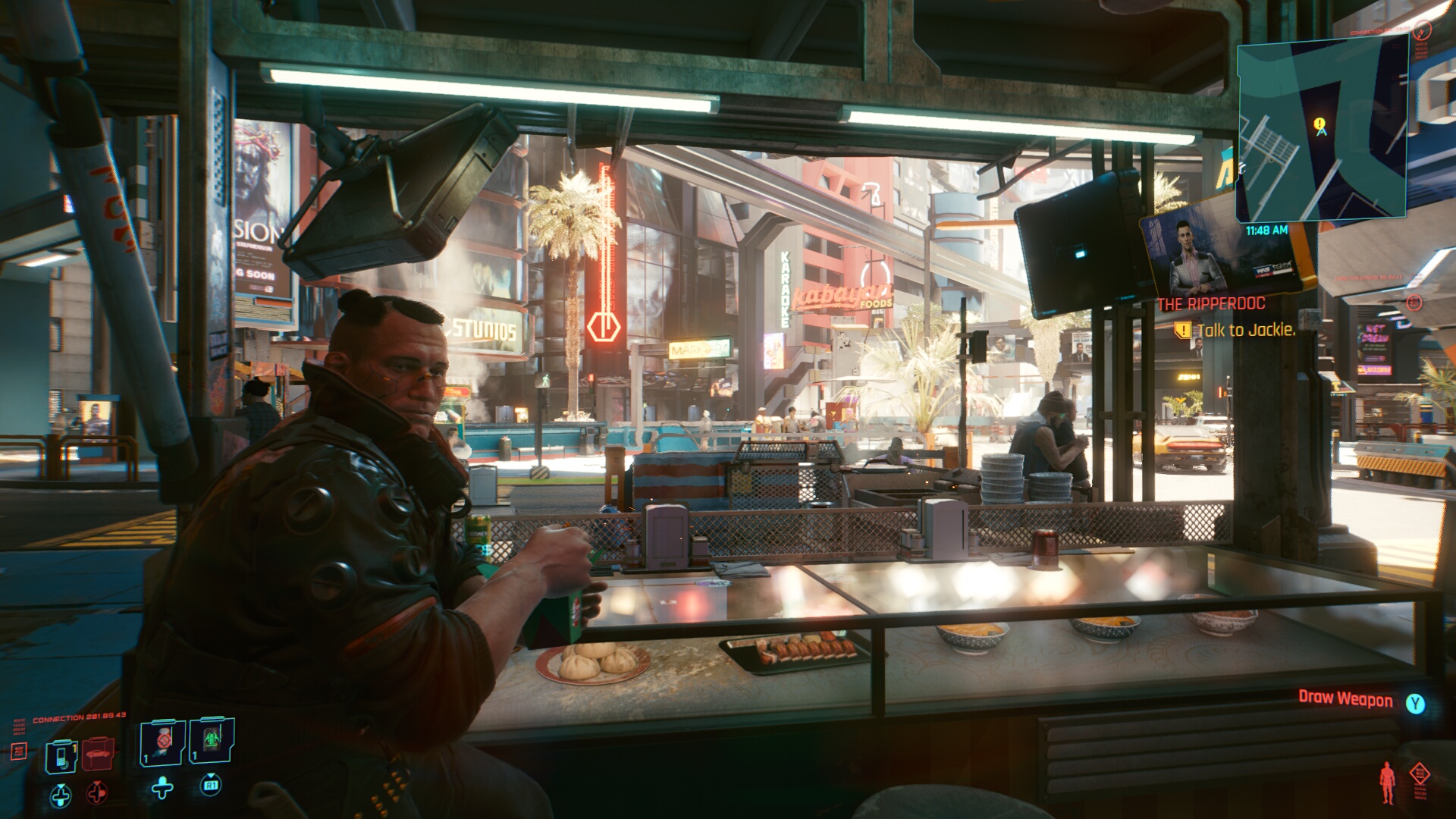Click the yellow quest marker on the minimap
Viewport: 1456px width, 819px height.
pyautogui.click(x=1320, y=124)
